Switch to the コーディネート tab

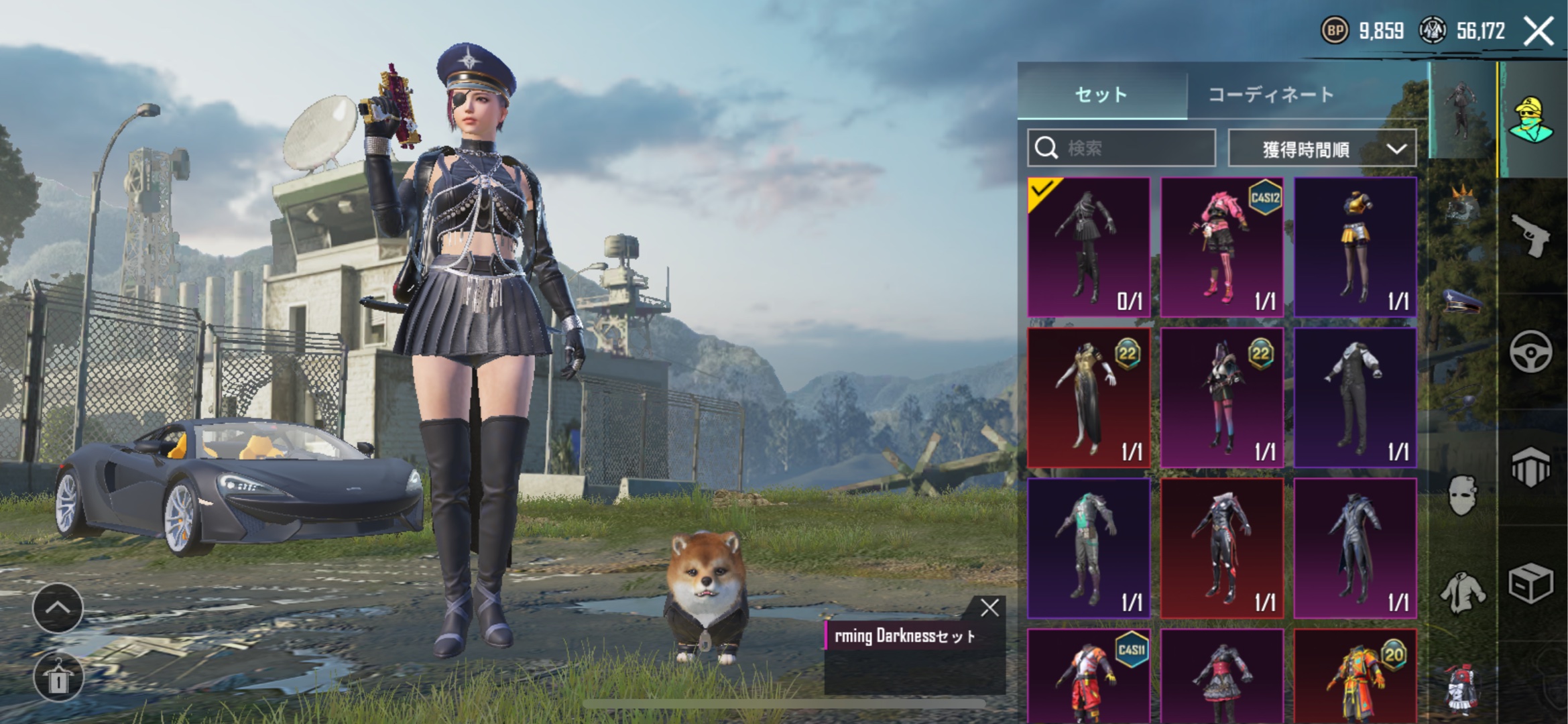coord(1271,95)
